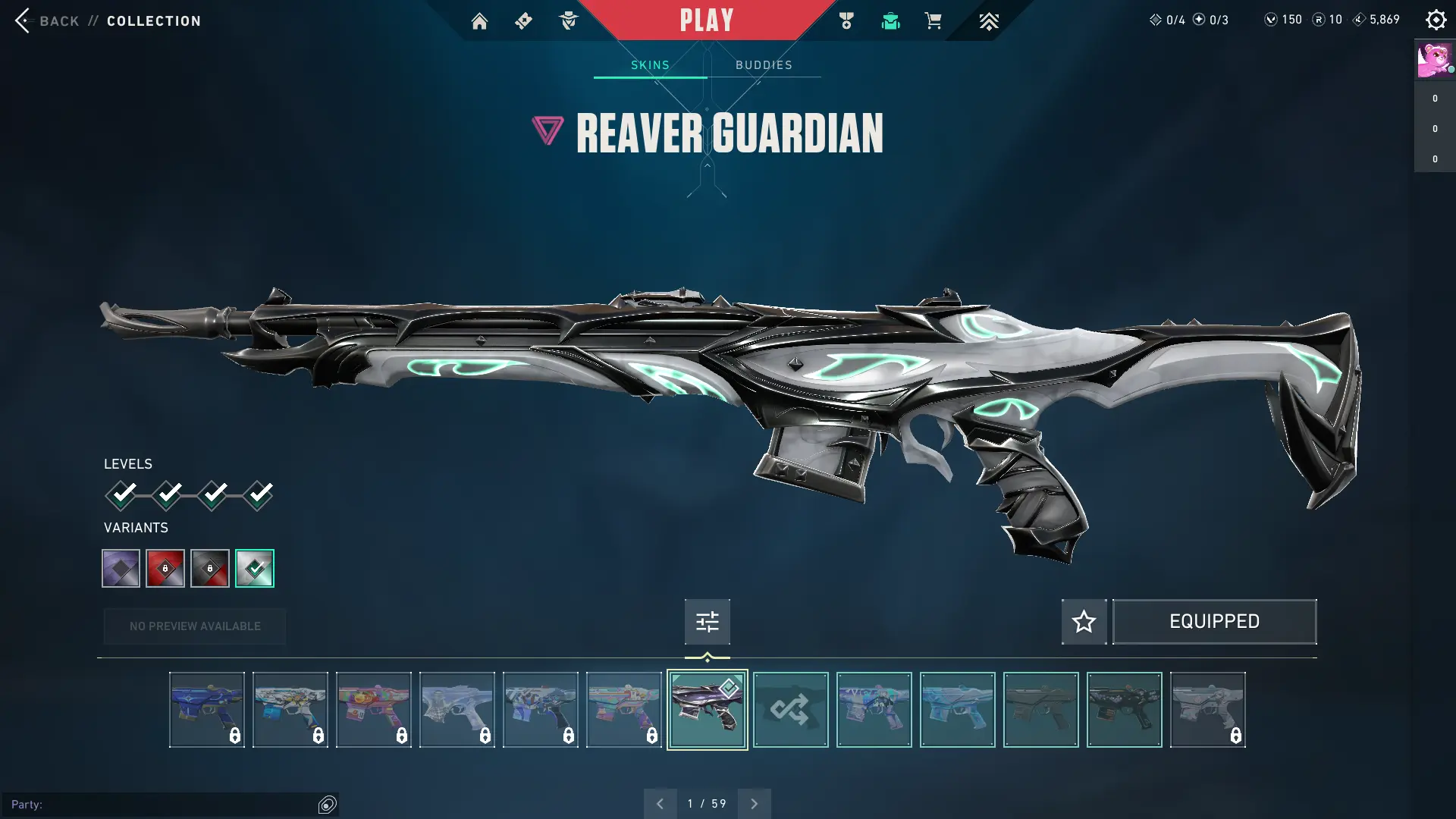
Task: Switch to the Buddies tab
Action: pyautogui.click(x=764, y=65)
